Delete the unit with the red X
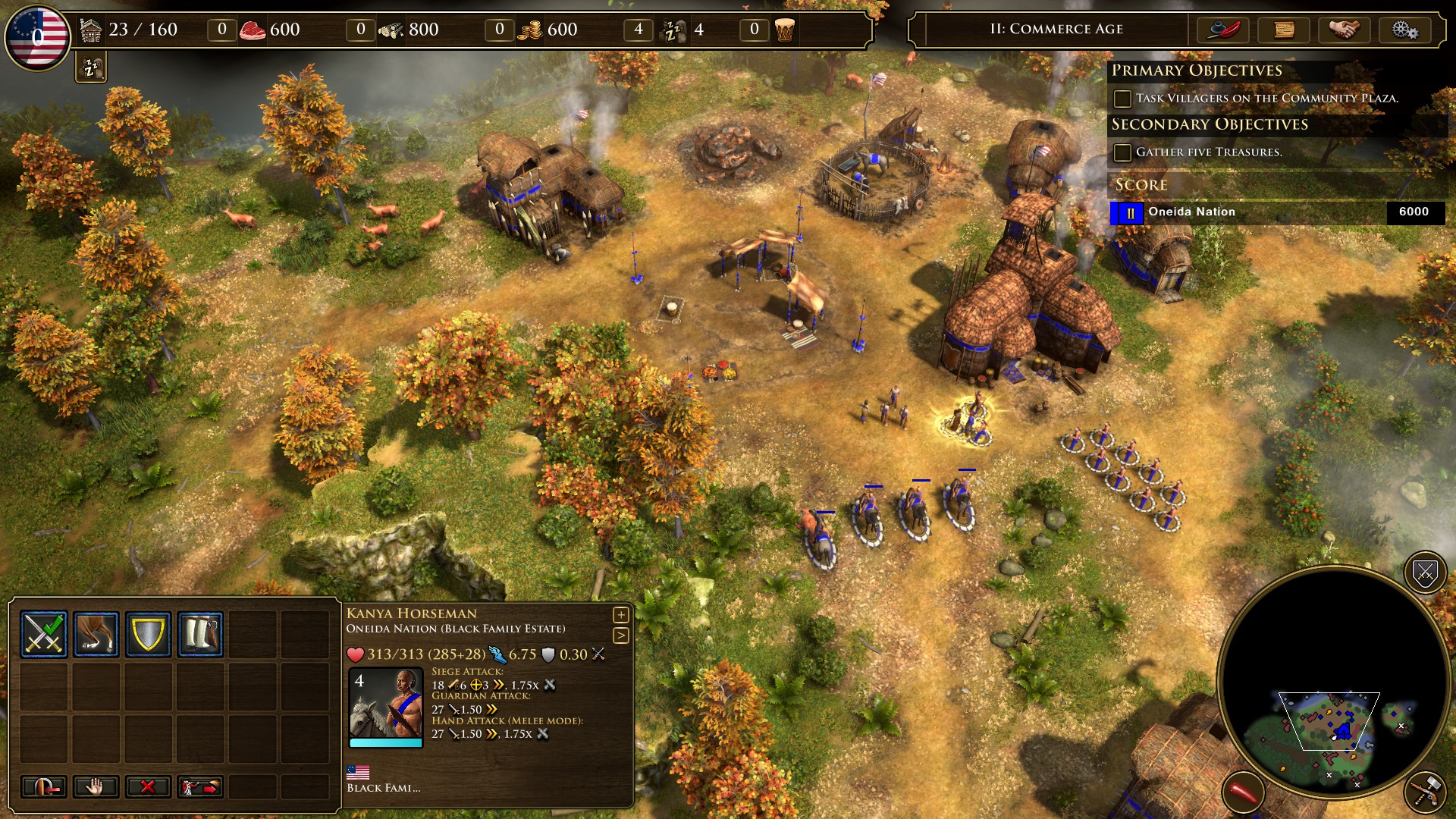The height and width of the screenshot is (819, 1456). click(x=148, y=786)
